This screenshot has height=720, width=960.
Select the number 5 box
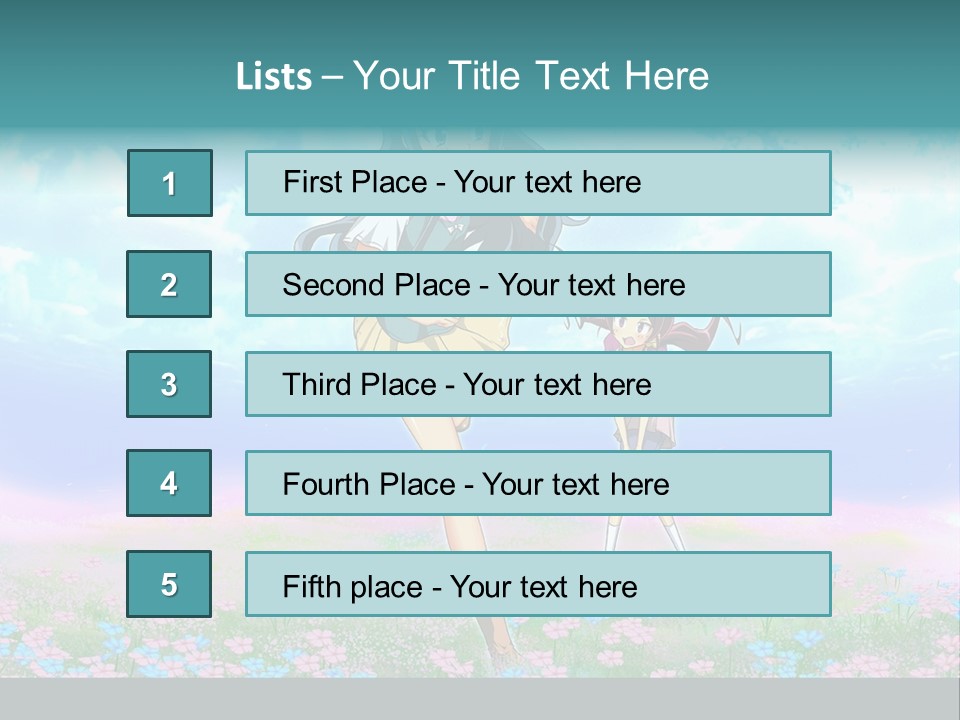click(x=169, y=584)
